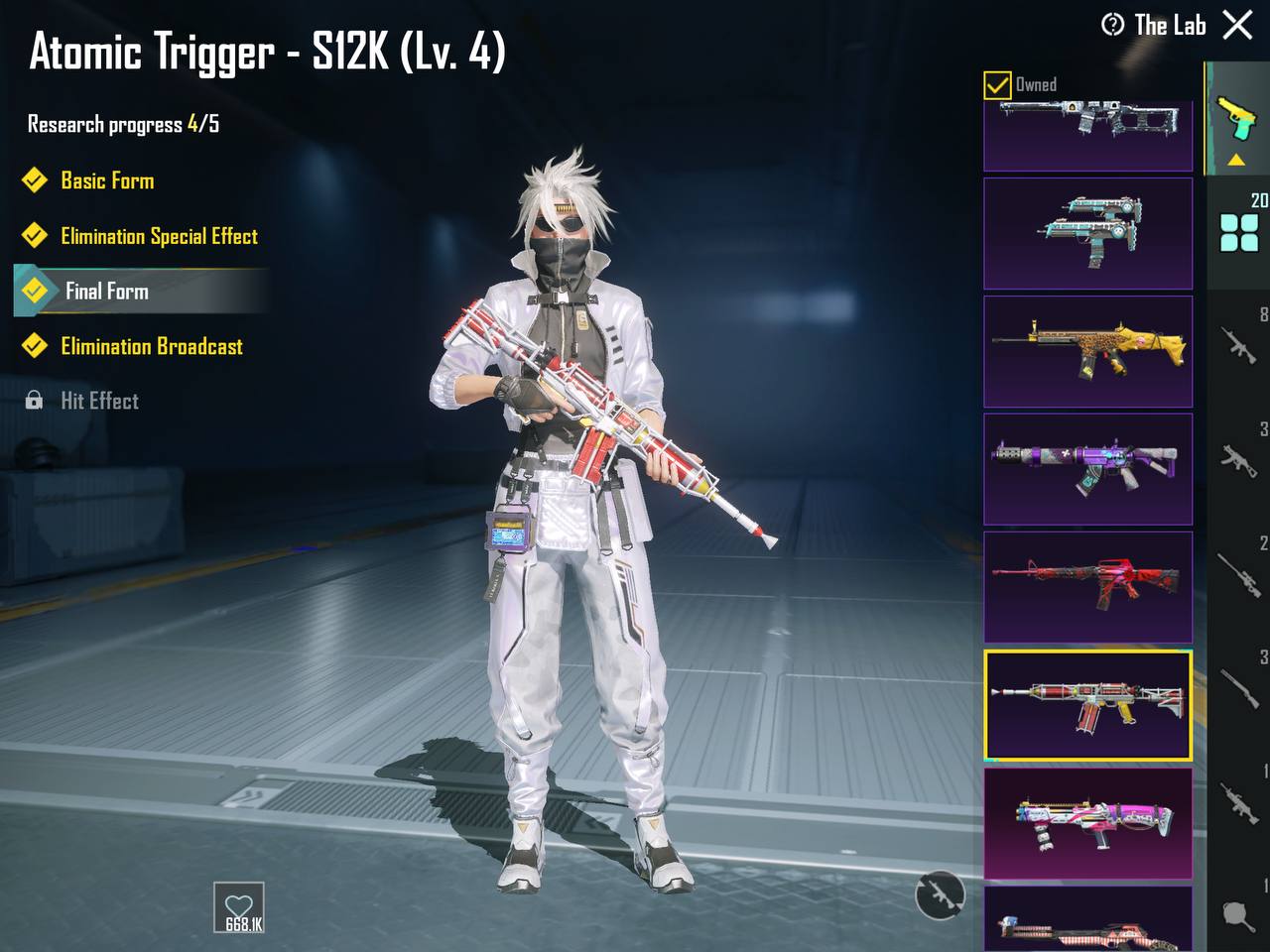This screenshot has width=1270, height=952.
Task: Choose the purple assault rifle skin
Action: [1087, 469]
